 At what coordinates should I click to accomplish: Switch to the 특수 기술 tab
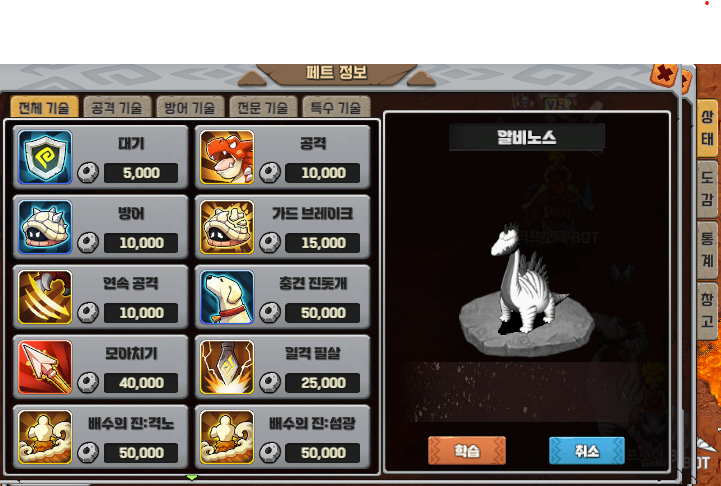click(x=336, y=107)
